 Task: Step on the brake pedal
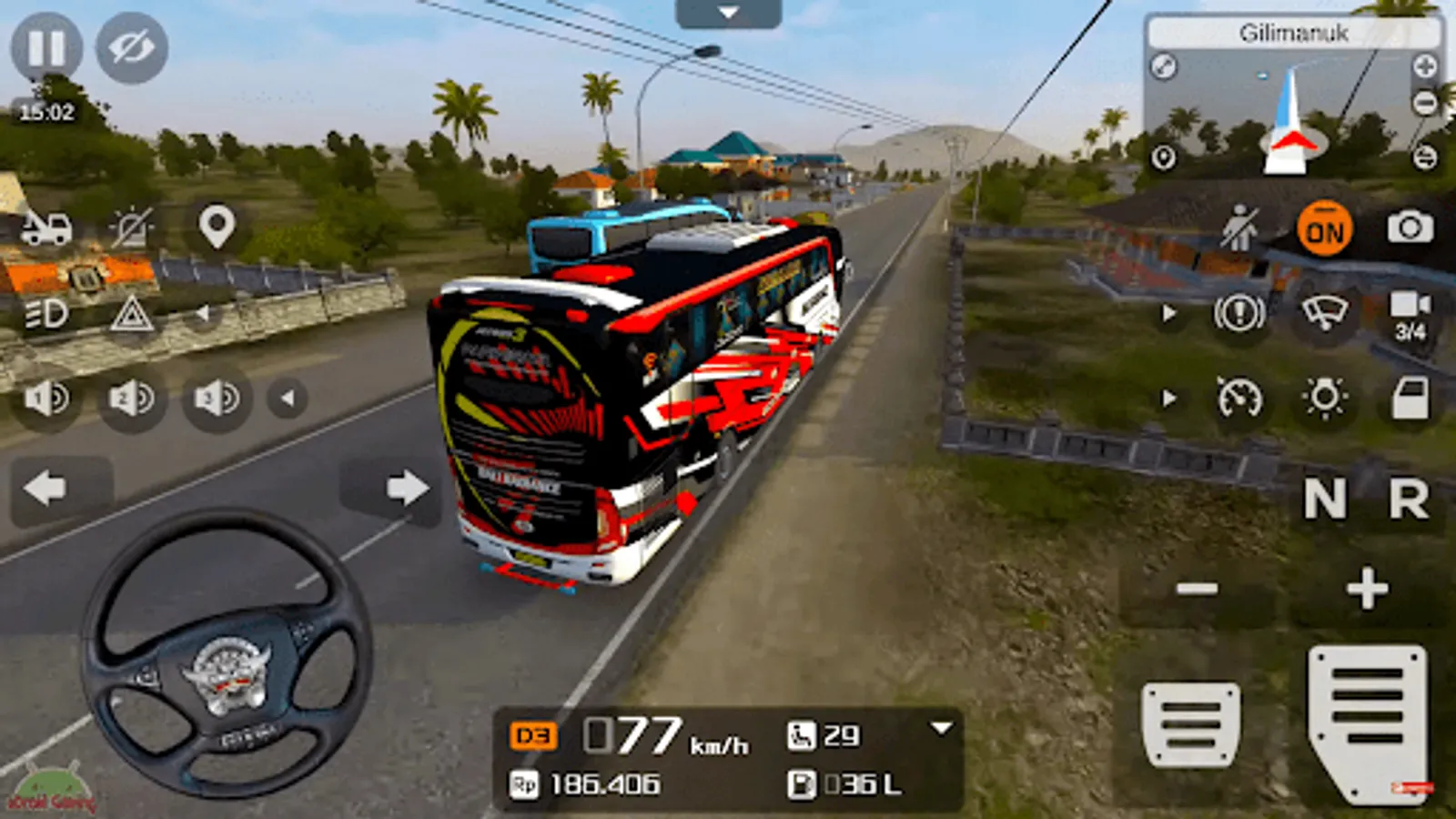pyautogui.click(x=1190, y=724)
